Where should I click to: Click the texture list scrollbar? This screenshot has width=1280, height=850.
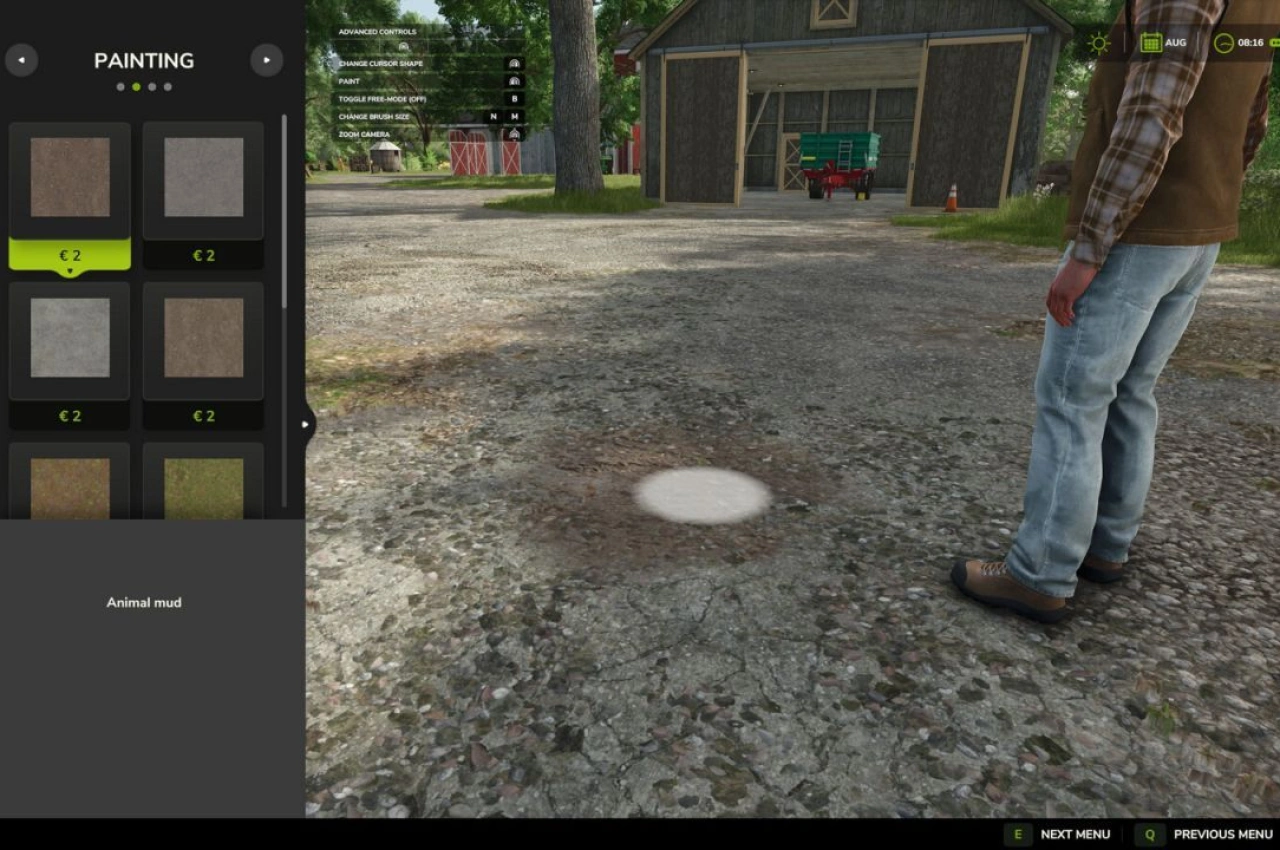pyautogui.click(x=284, y=212)
